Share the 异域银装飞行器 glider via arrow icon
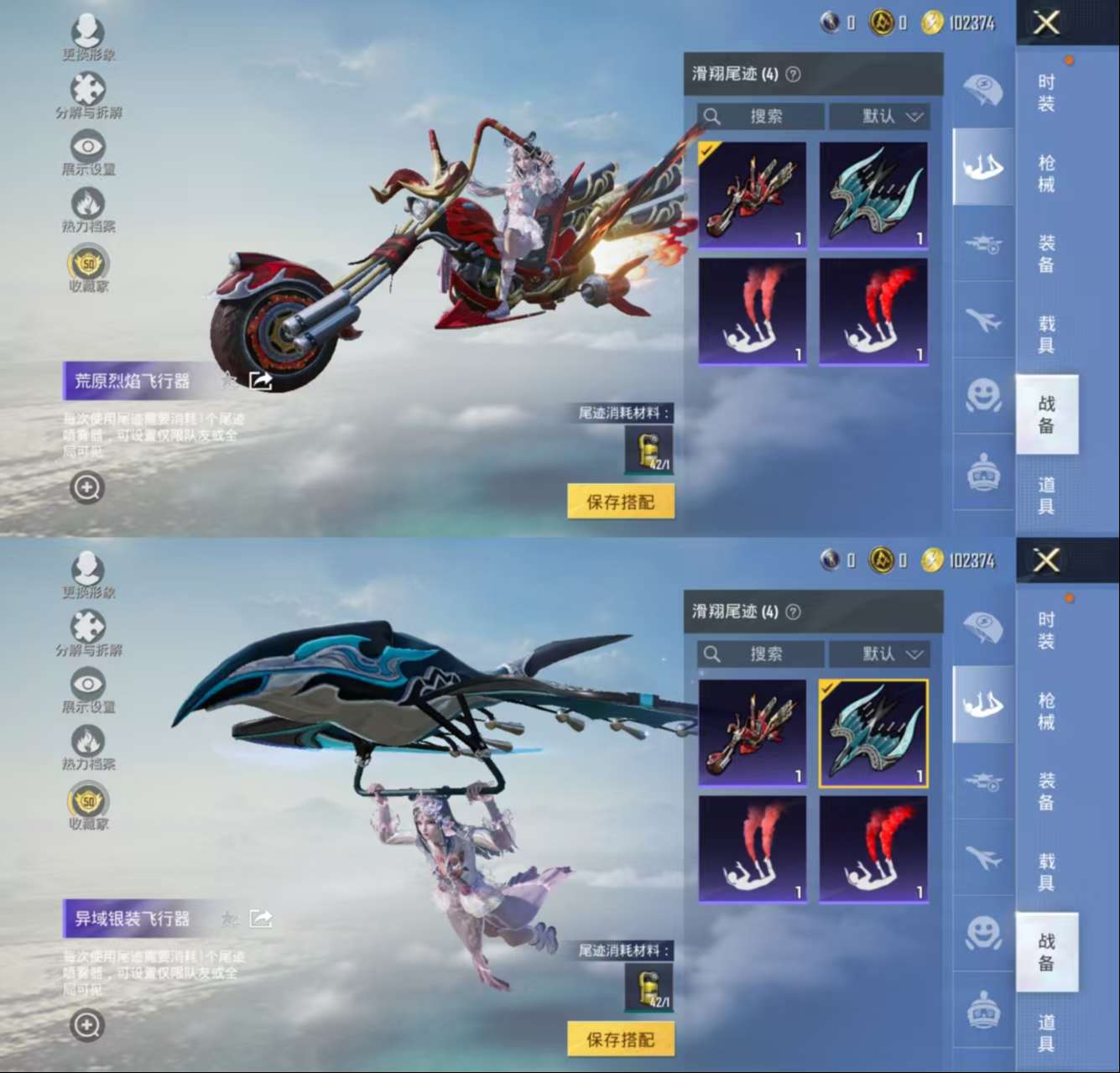 (261, 919)
